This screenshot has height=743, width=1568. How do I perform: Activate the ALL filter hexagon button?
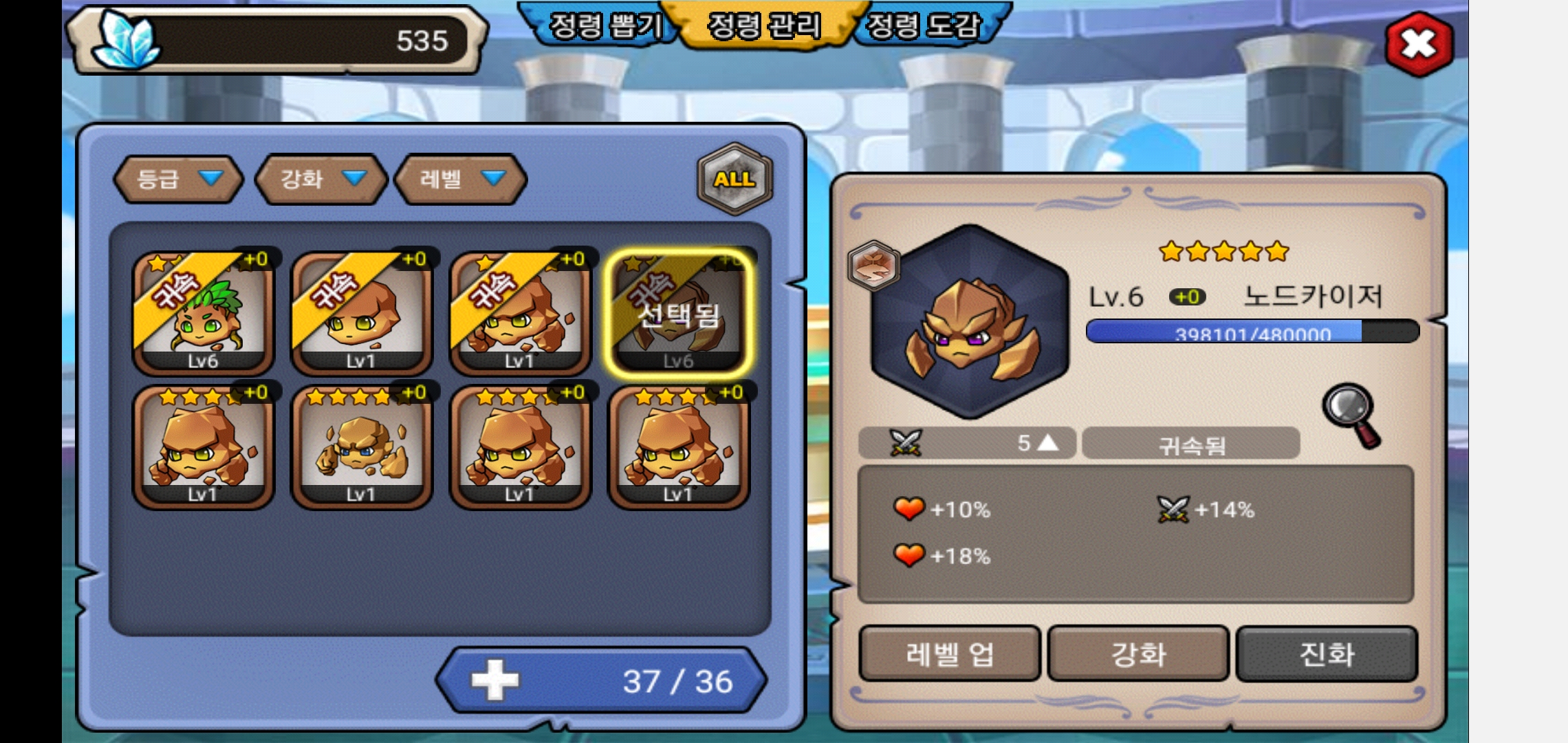[734, 179]
